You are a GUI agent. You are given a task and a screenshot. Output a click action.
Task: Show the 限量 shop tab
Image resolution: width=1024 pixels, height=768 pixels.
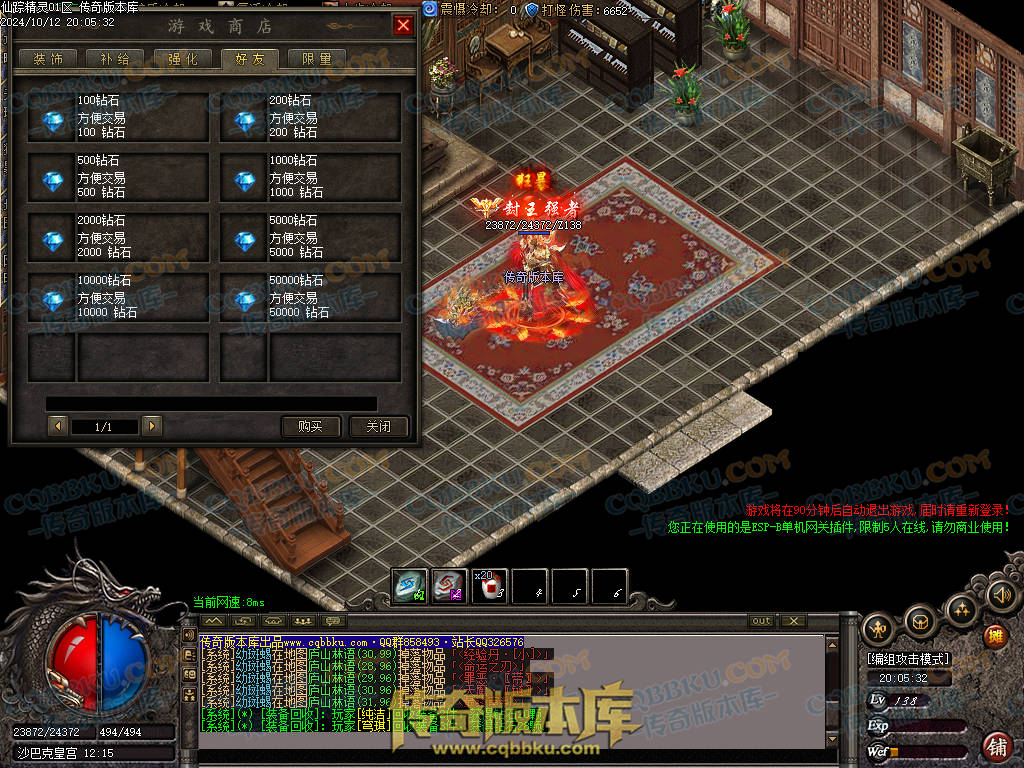[317, 59]
